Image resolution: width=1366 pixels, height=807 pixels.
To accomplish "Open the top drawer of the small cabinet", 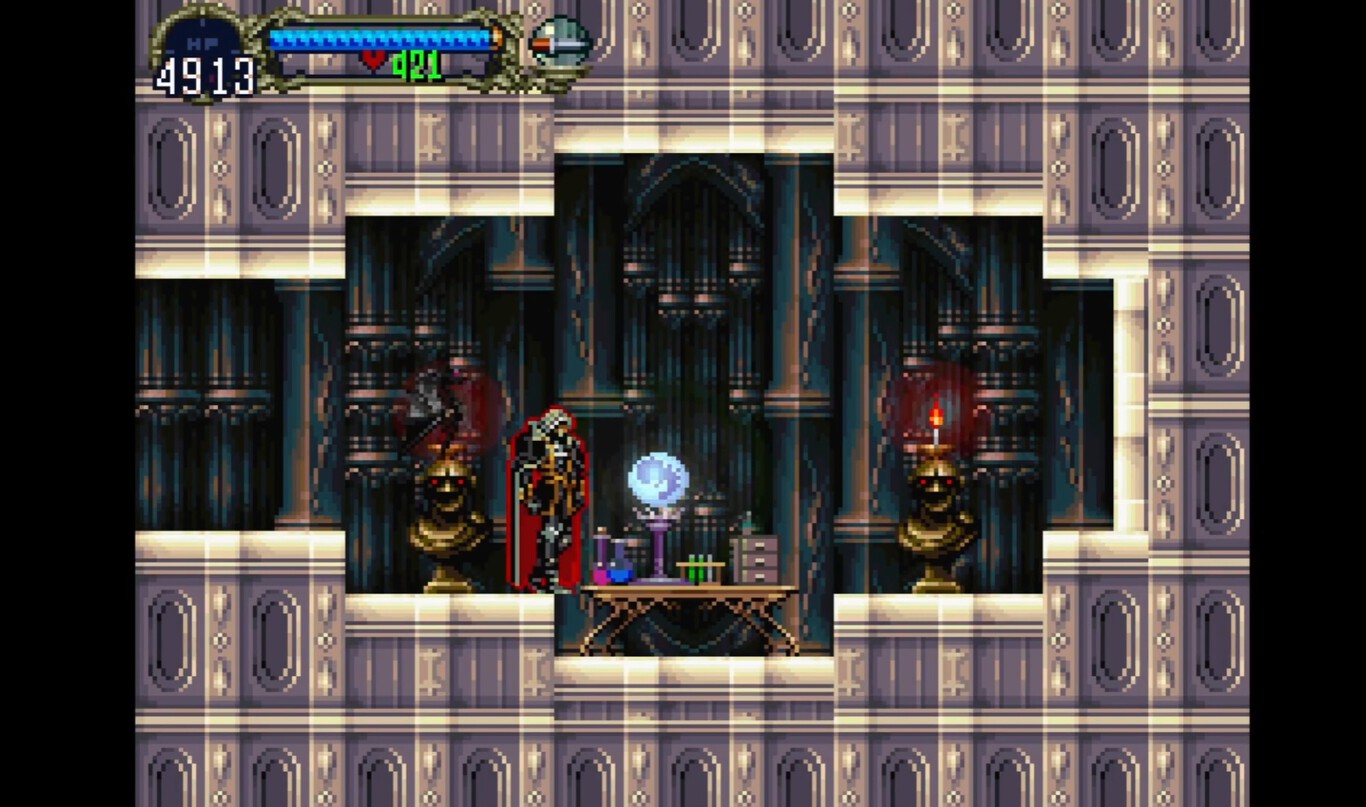I will click(x=760, y=545).
